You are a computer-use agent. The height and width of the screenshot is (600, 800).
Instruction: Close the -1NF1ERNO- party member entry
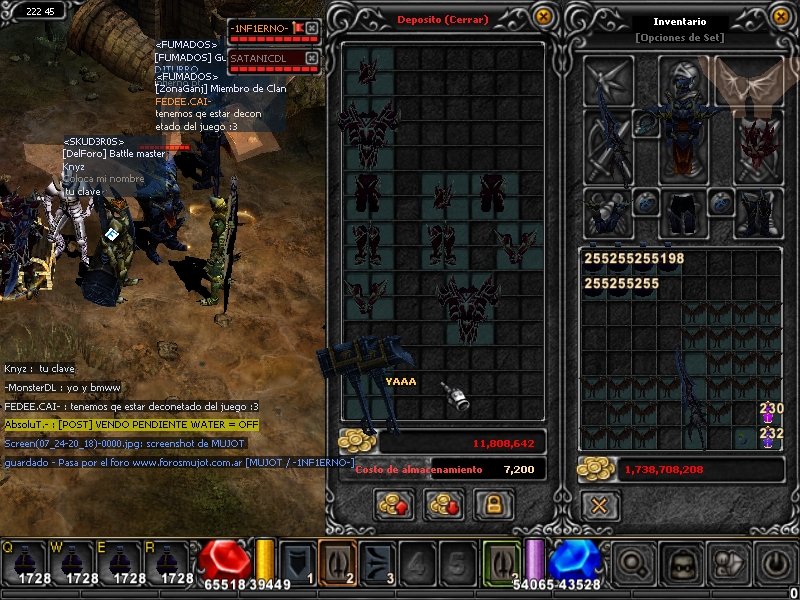(x=311, y=28)
